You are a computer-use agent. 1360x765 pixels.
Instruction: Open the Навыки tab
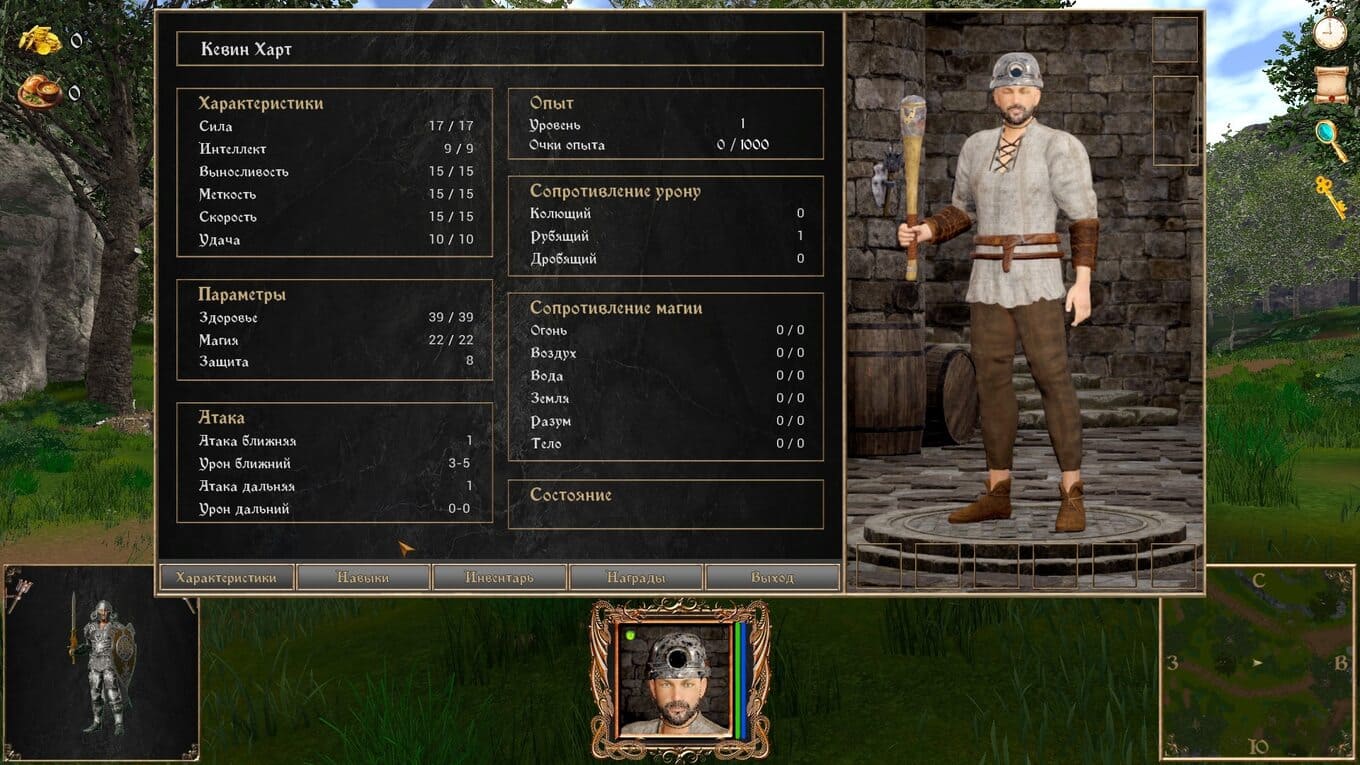[363, 578]
